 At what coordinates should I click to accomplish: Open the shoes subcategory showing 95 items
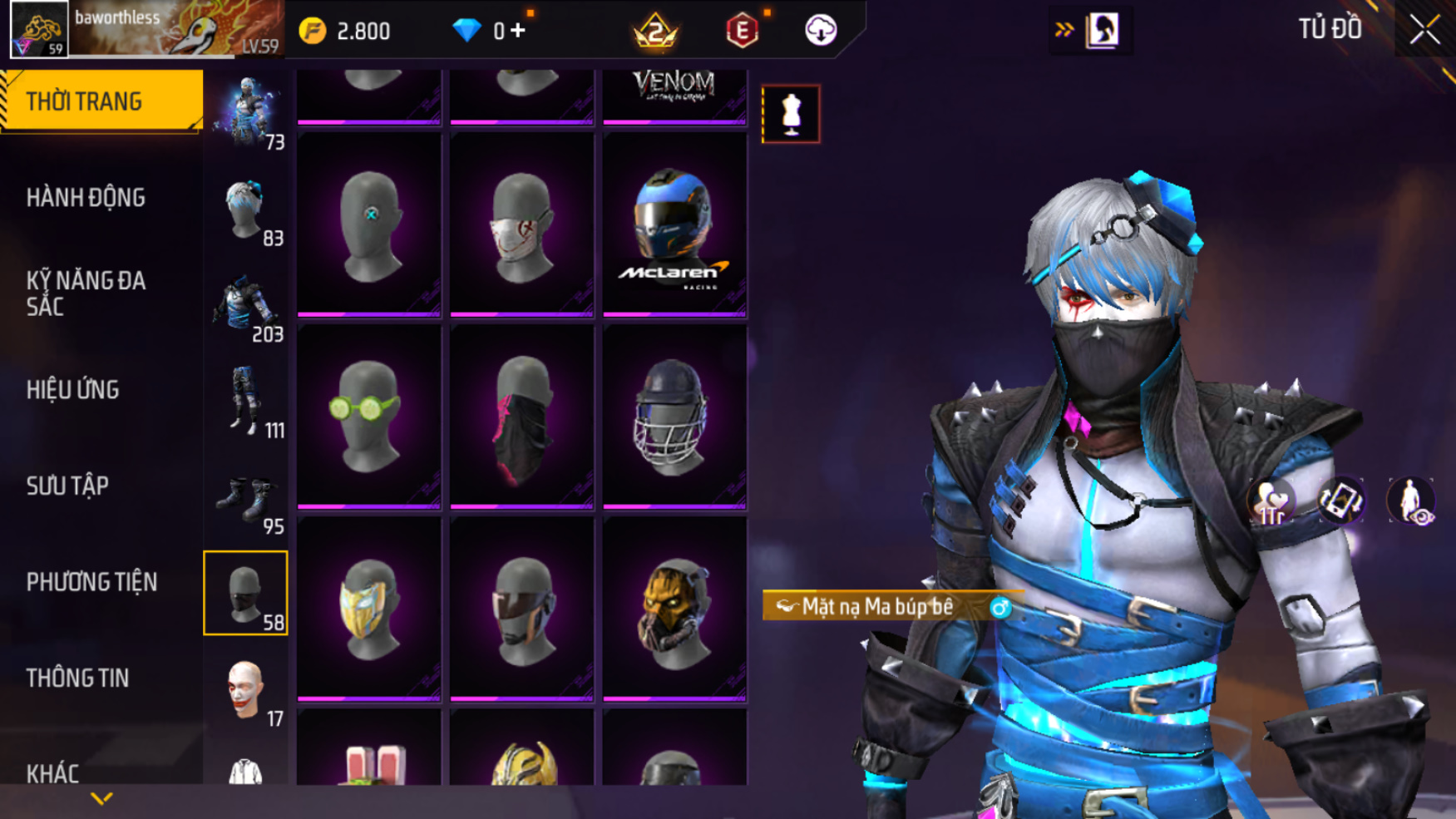pyautogui.click(x=246, y=501)
